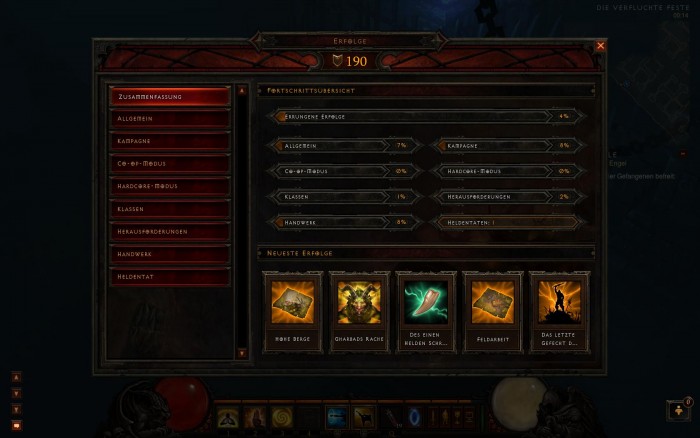Show the Hardcore-Modus category from the sidebar

[170, 186]
